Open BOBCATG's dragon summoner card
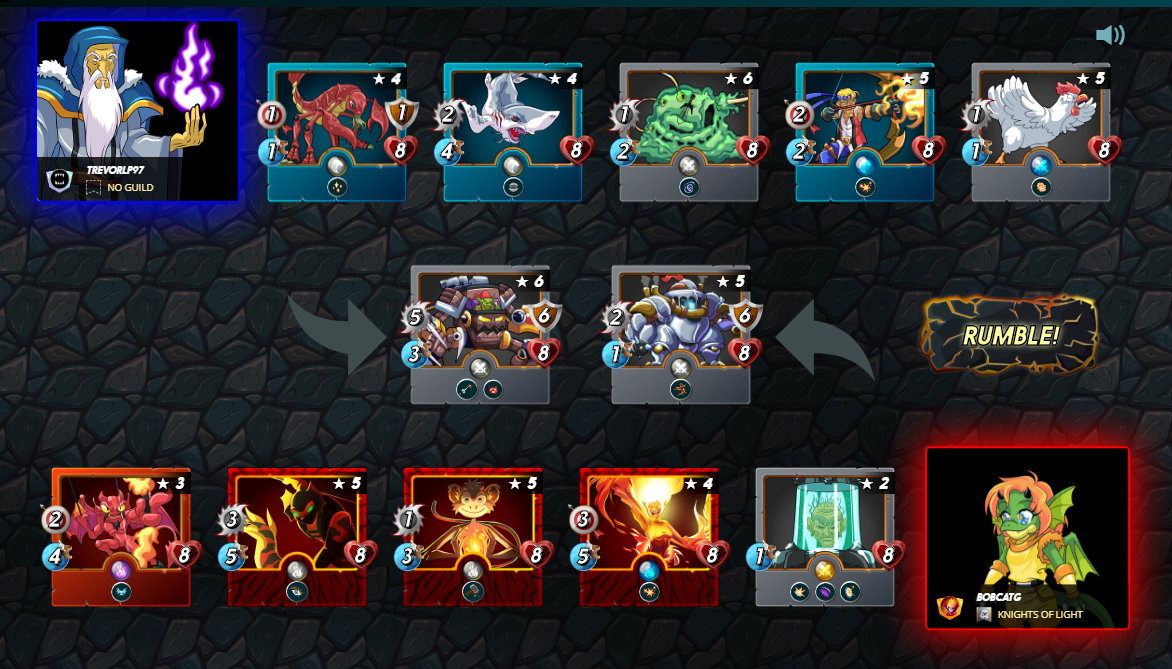 click(x=1027, y=538)
